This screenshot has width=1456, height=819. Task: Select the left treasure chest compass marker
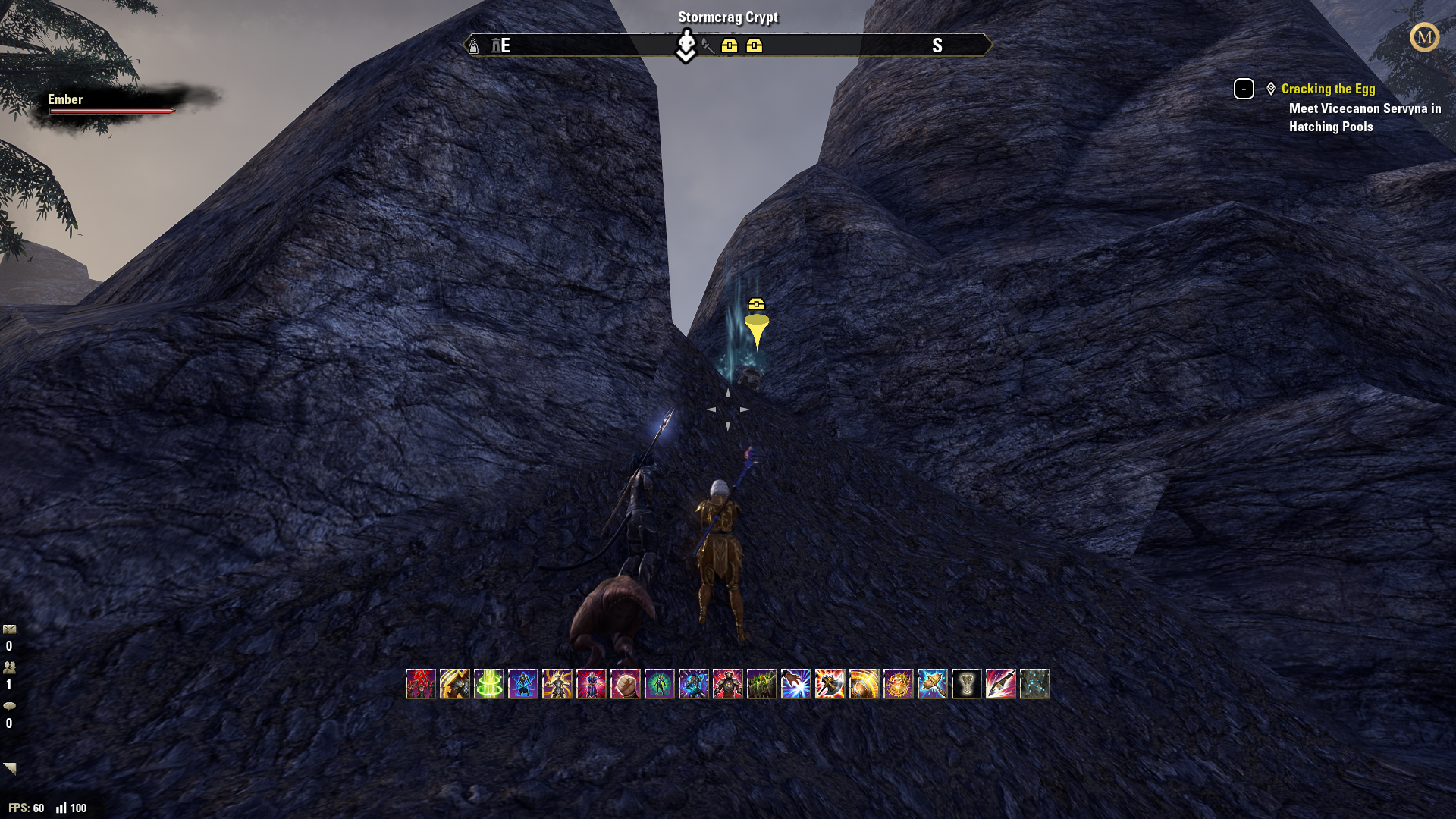click(729, 45)
